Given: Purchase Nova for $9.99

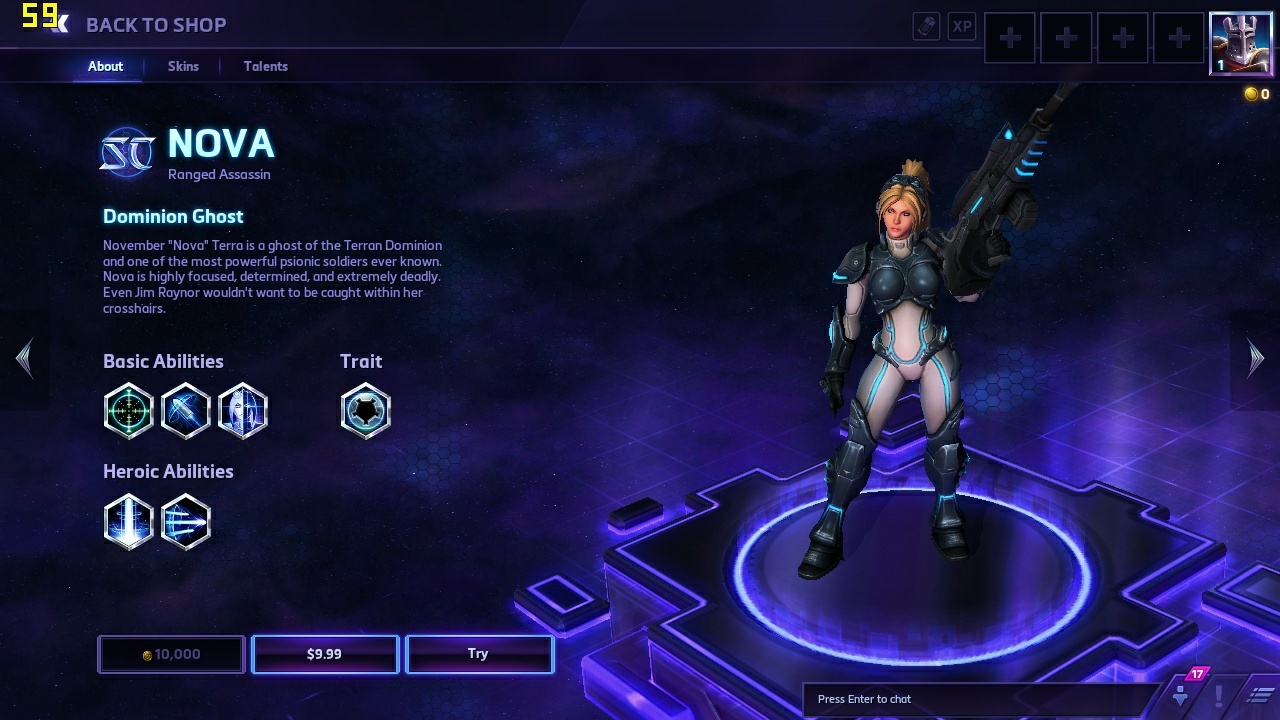Looking at the screenshot, I should (x=325, y=654).
